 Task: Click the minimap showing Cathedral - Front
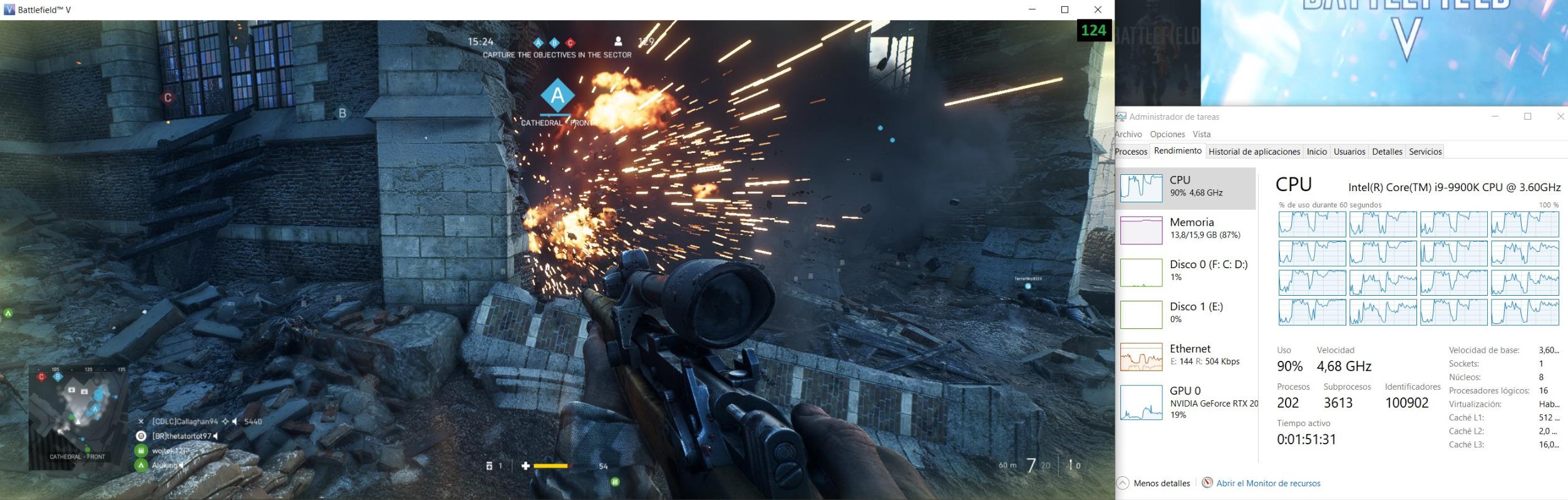(x=78, y=416)
